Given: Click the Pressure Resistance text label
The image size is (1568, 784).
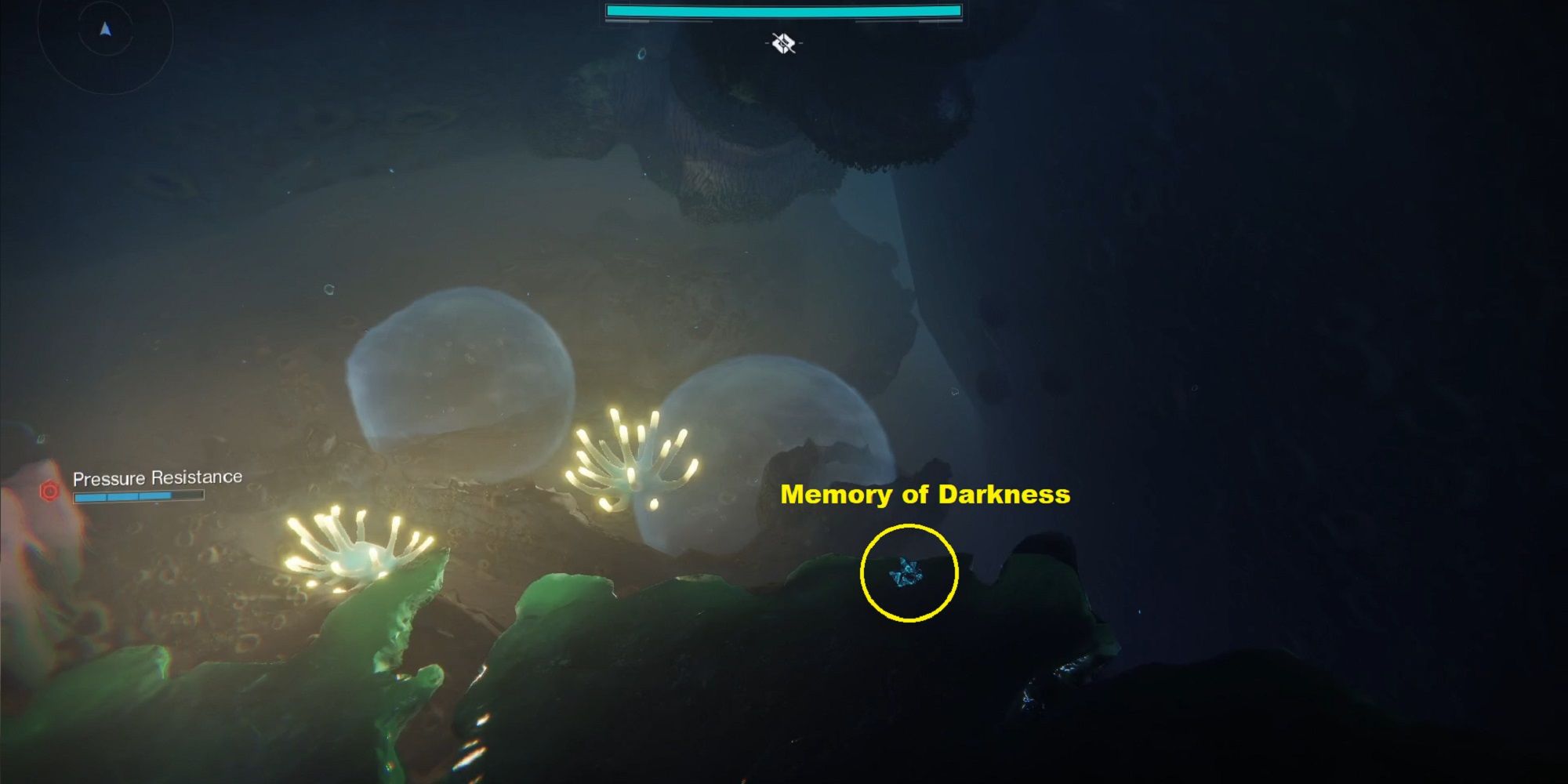Looking at the screenshot, I should point(157,476).
